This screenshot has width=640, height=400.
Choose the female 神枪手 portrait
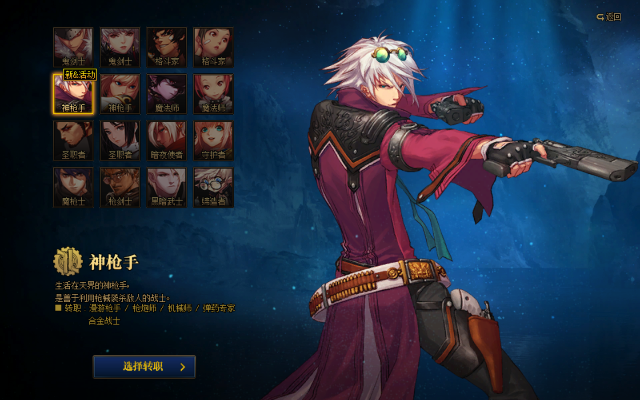pyautogui.click(x=120, y=93)
